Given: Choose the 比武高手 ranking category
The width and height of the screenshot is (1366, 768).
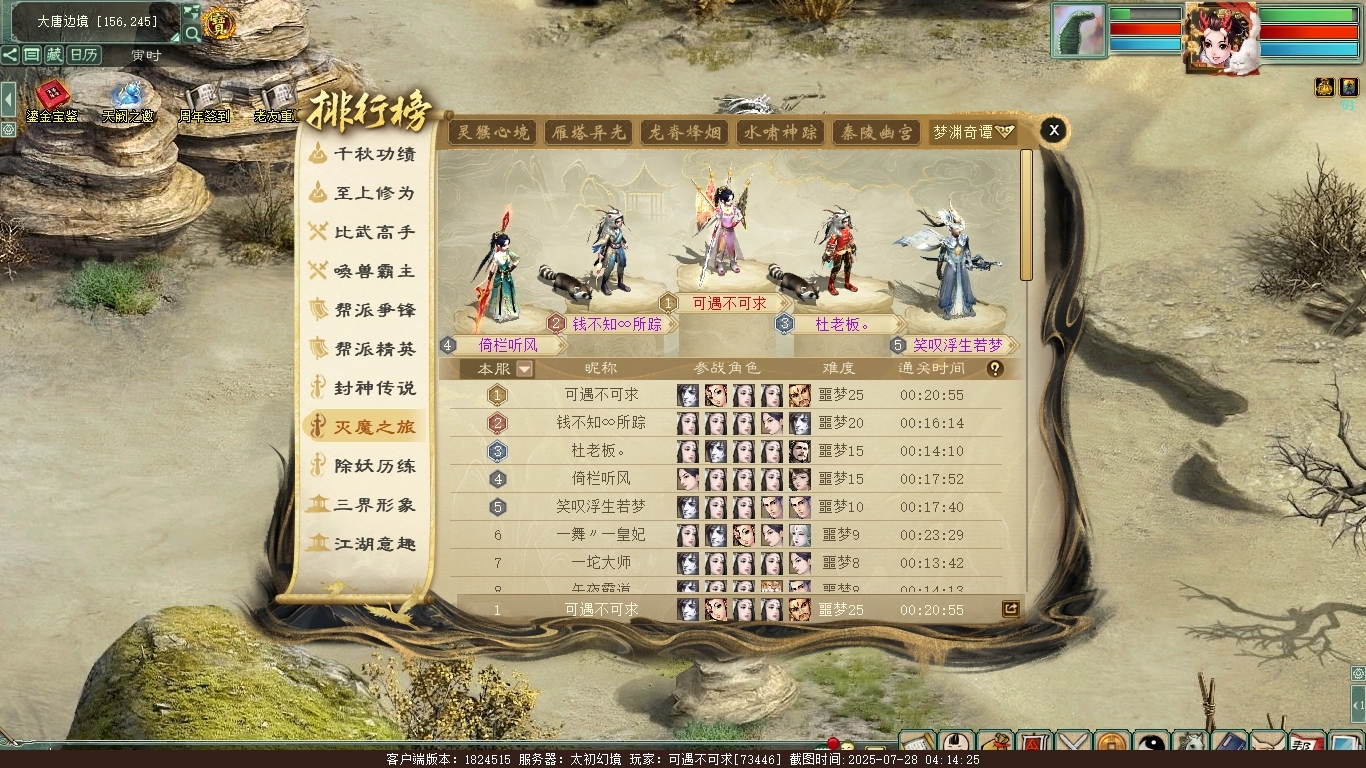Looking at the screenshot, I should click(364, 232).
